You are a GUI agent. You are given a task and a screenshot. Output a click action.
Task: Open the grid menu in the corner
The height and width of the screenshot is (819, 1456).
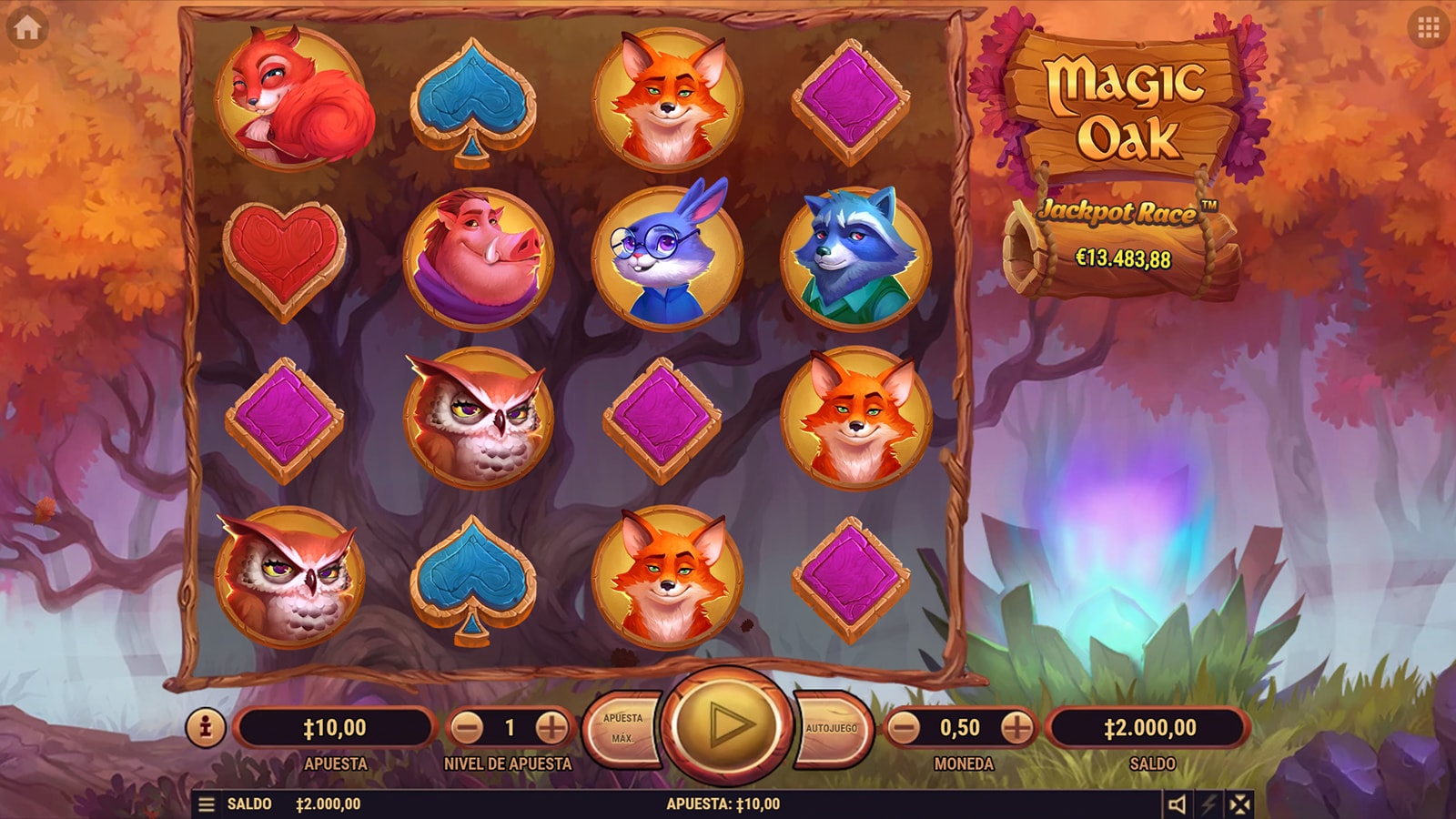pos(1428,28)
